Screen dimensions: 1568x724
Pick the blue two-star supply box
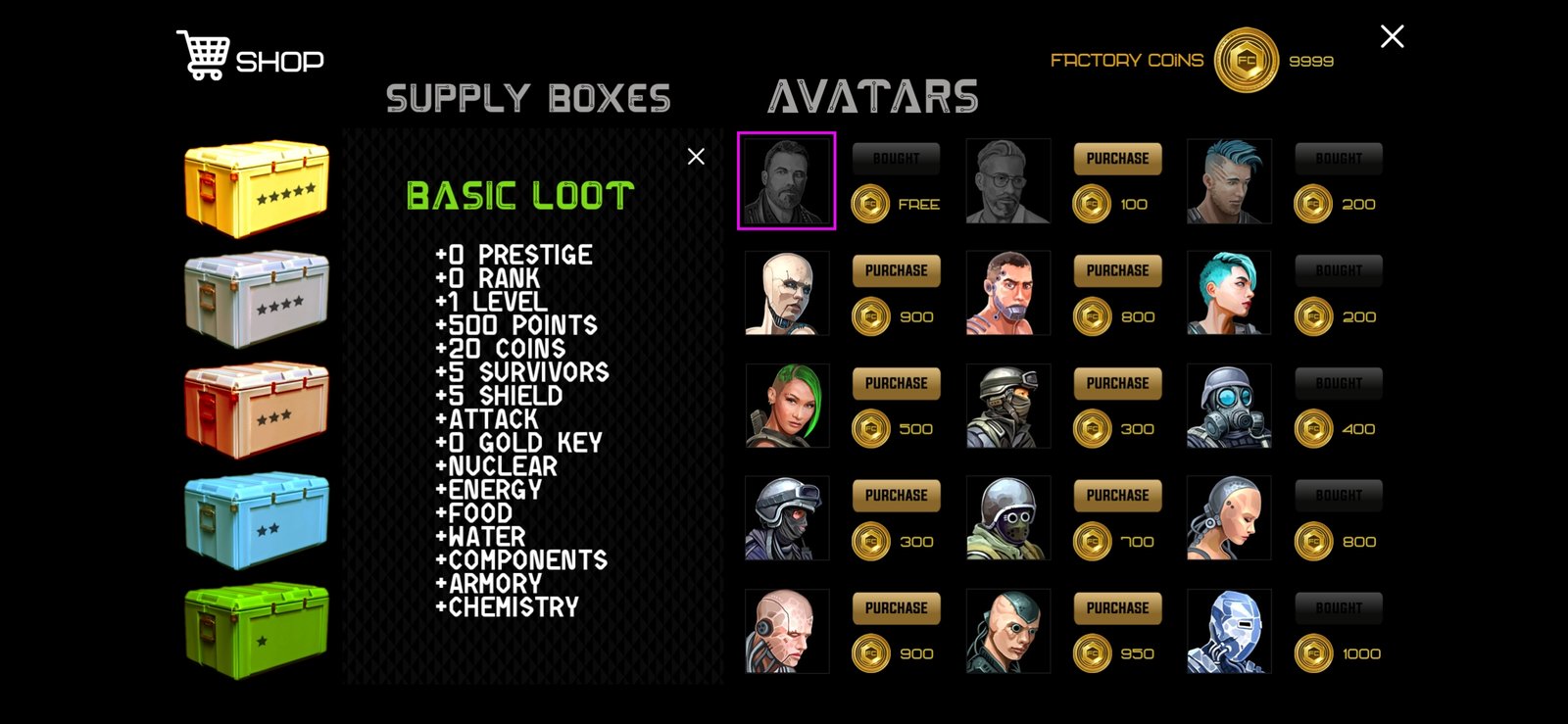pos(257,521)
